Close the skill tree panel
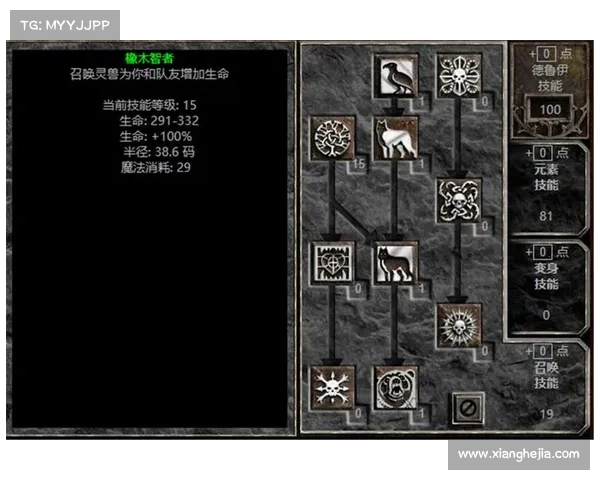Screen dimensions: 600x480 click(467, 407)
